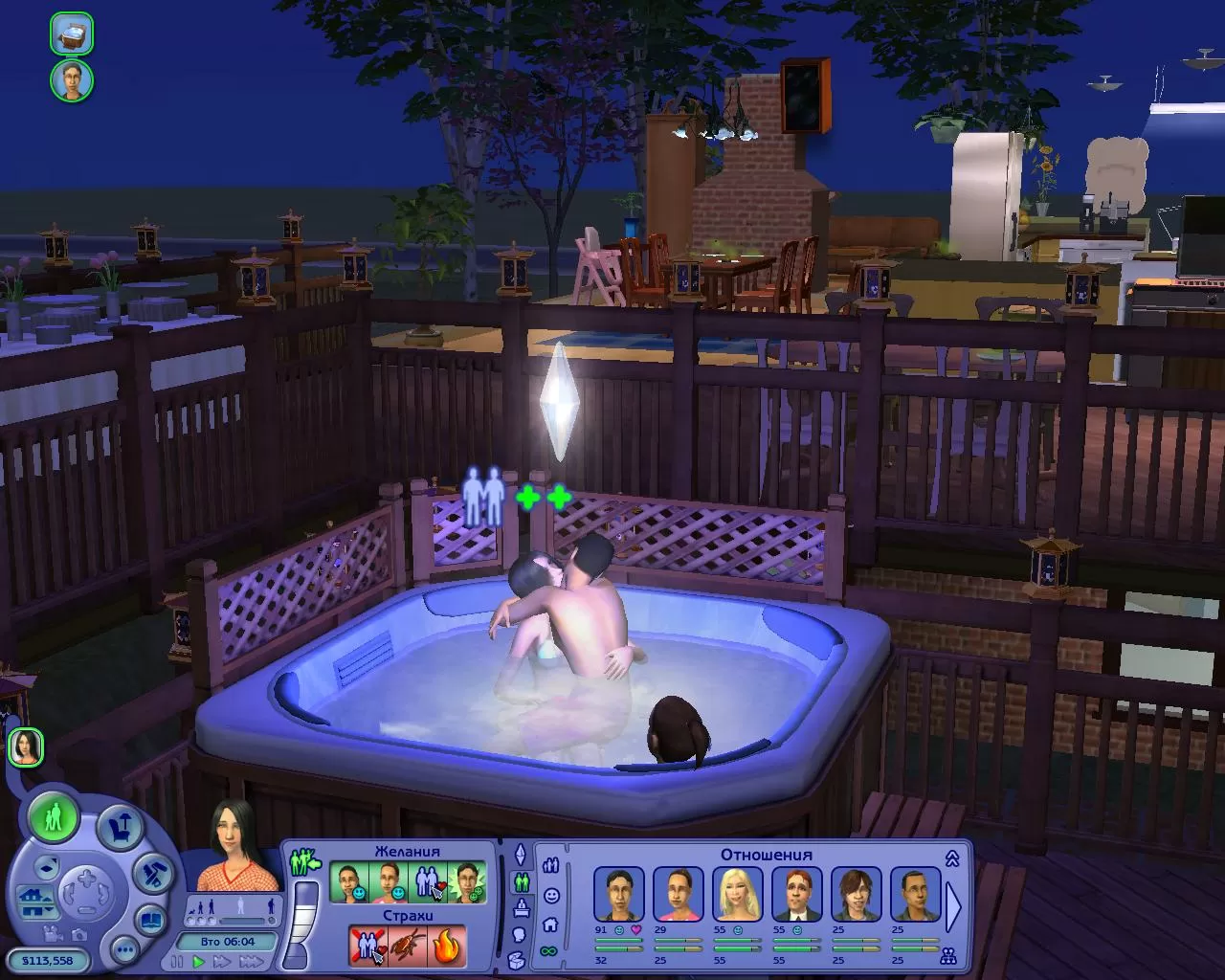Open Buy mode with the armchair icon
Viewport: 1225px width, 980px height.
120,827
